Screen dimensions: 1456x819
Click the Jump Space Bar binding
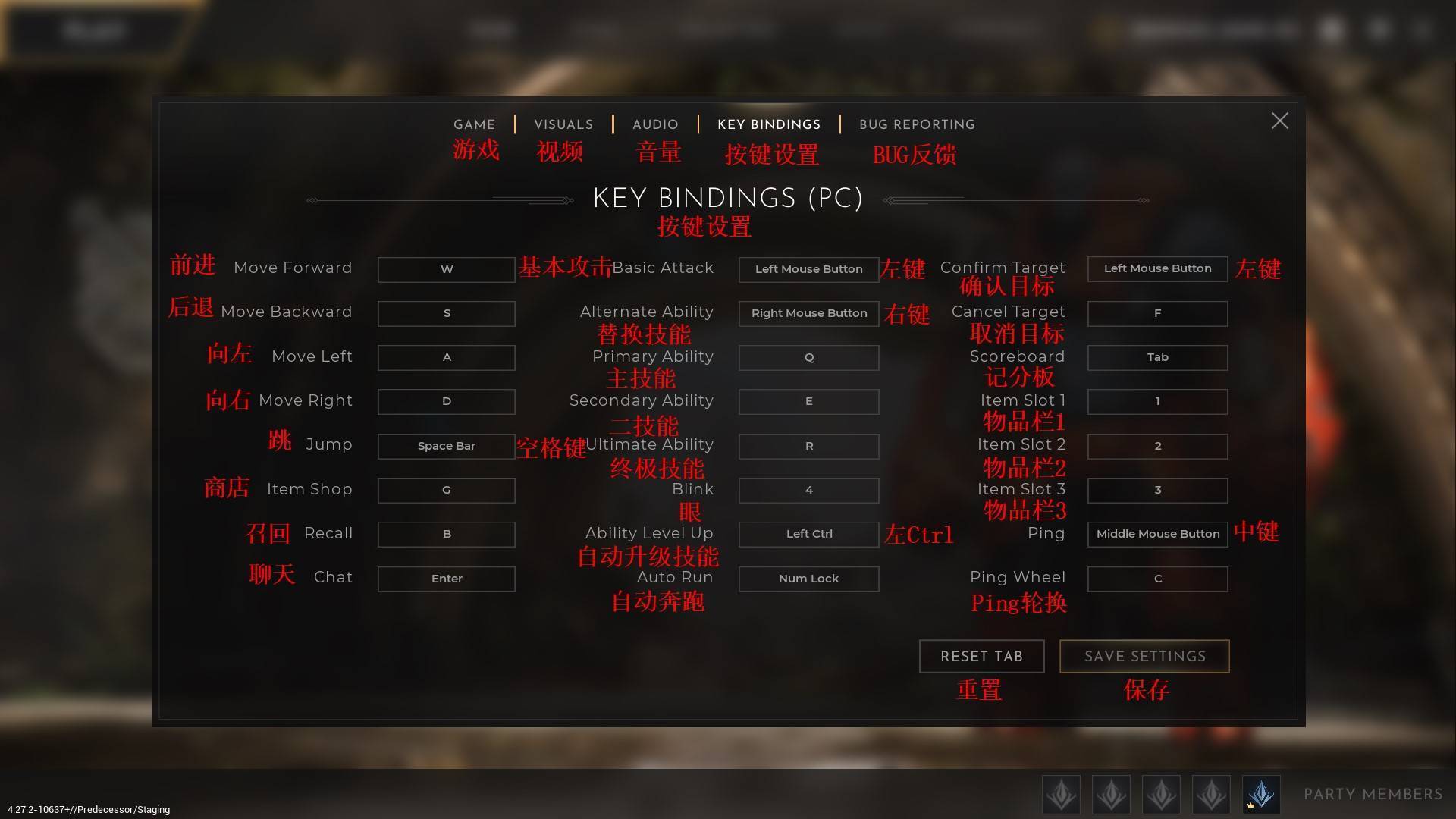coord(446,446)
